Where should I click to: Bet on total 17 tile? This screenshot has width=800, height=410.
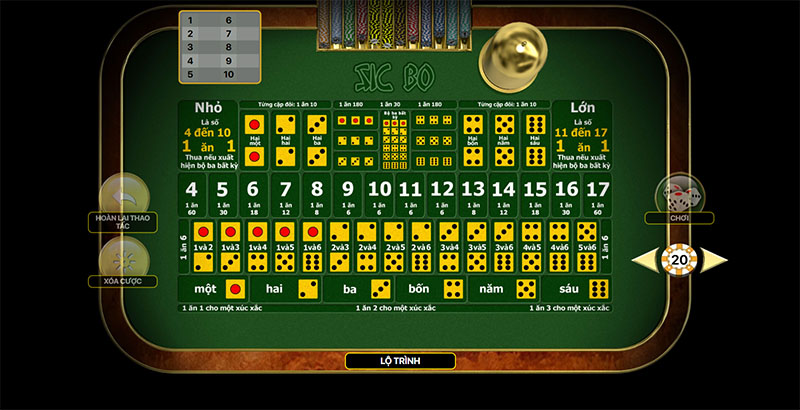tap(597, 196)
